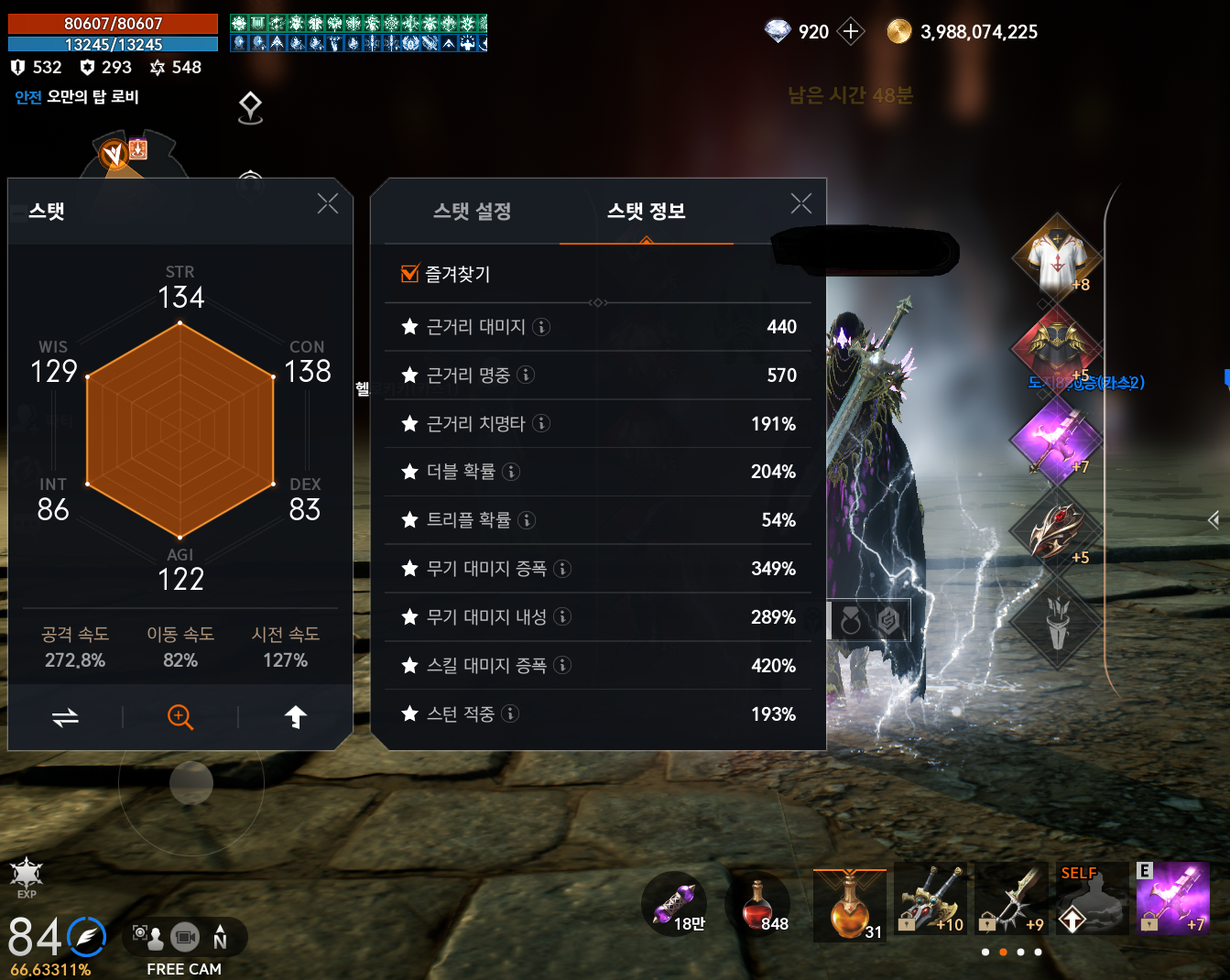Close the 스탯 stat panel

pos(328,203)
